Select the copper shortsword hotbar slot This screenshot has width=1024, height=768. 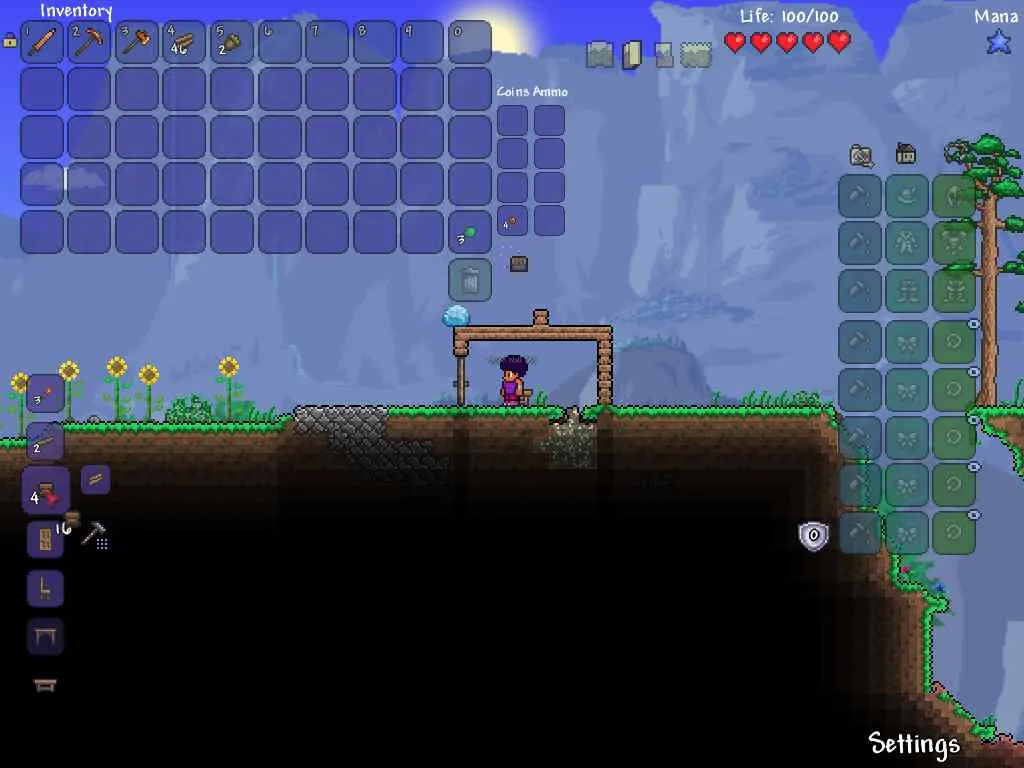pyautogui.click(x=43, y=43)
